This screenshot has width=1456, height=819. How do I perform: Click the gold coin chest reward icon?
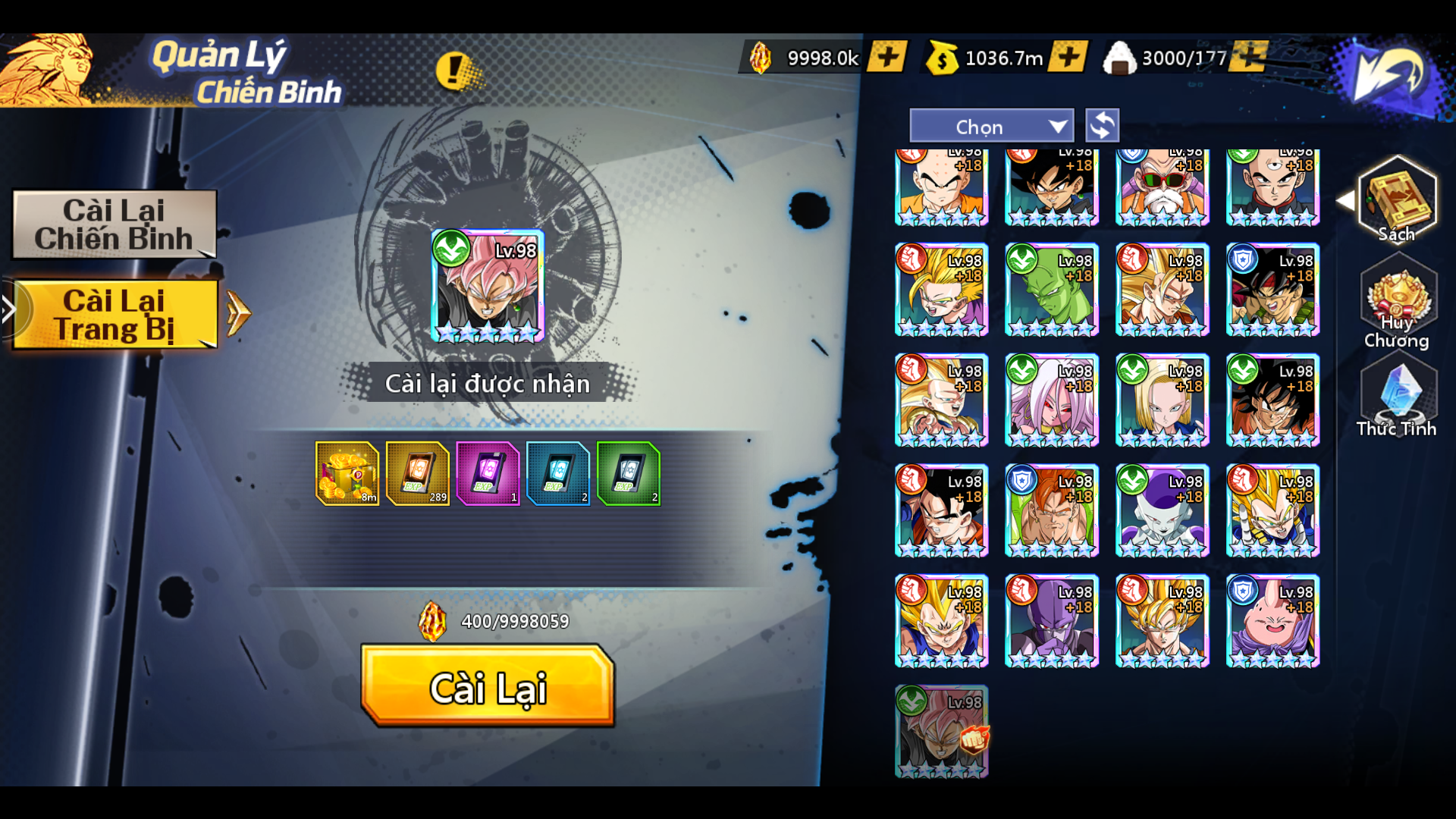347,474
